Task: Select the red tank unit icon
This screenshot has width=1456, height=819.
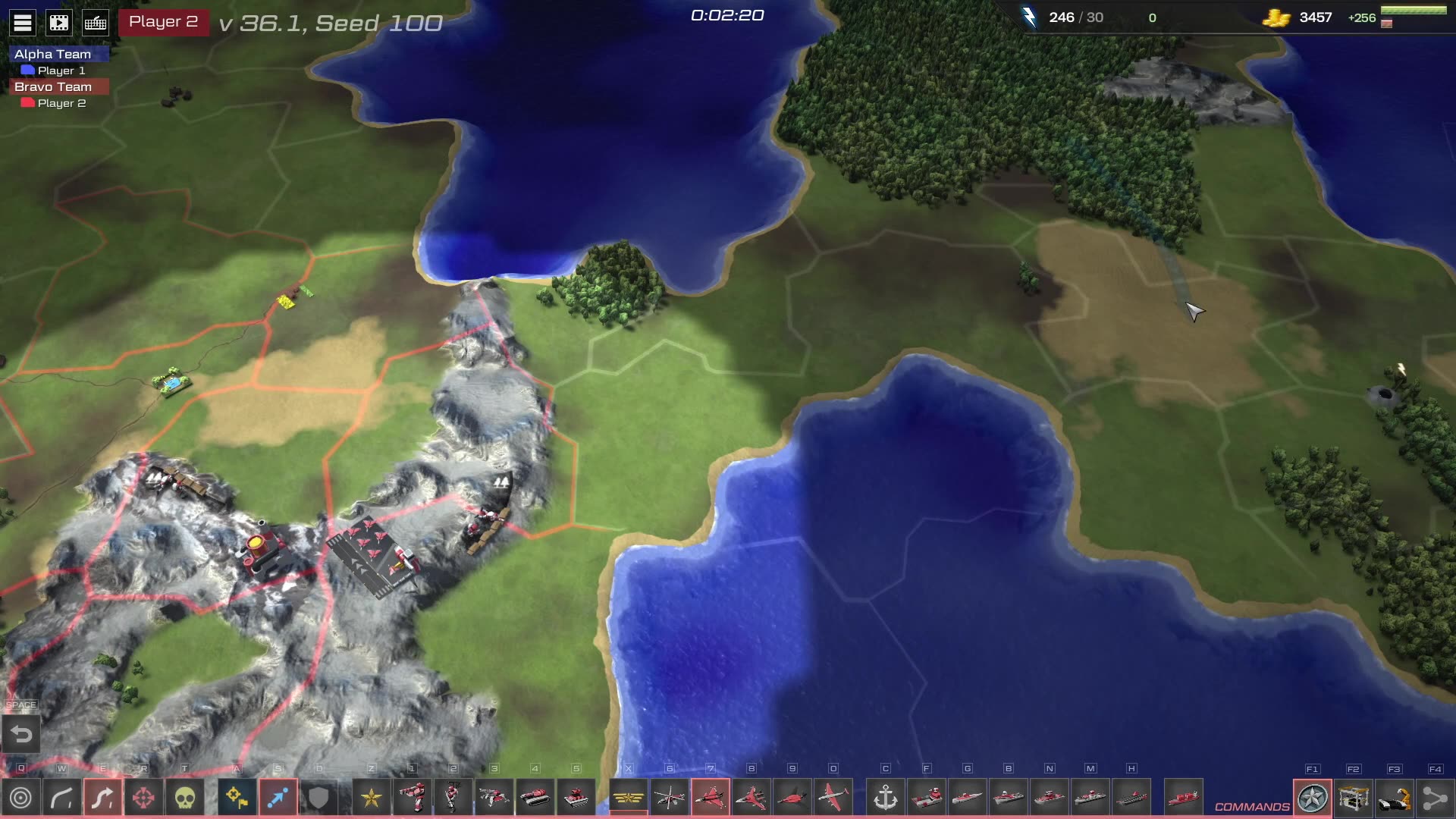Action: 535,798
